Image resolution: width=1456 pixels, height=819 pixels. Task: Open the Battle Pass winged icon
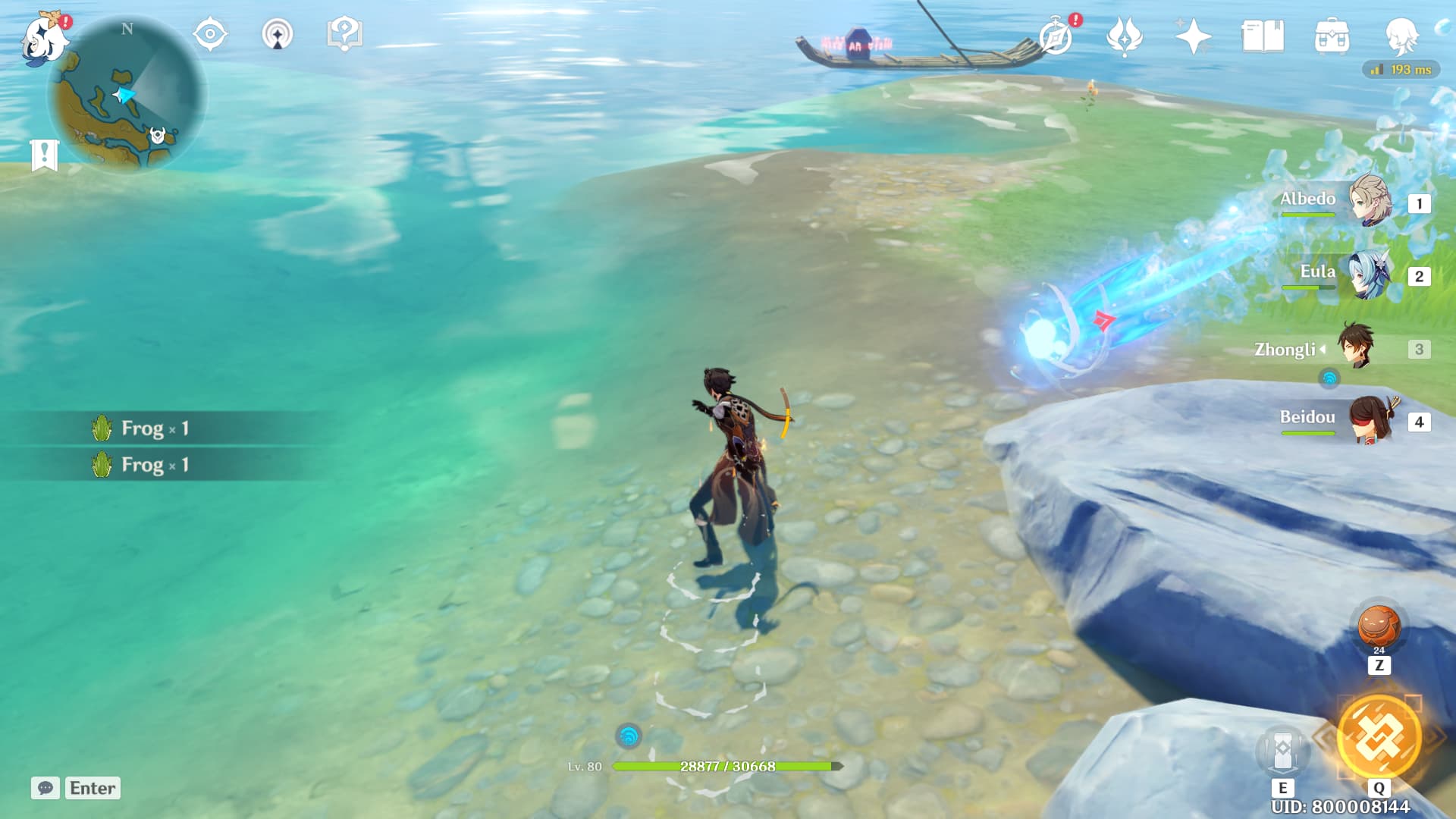tap(1124, 36)
